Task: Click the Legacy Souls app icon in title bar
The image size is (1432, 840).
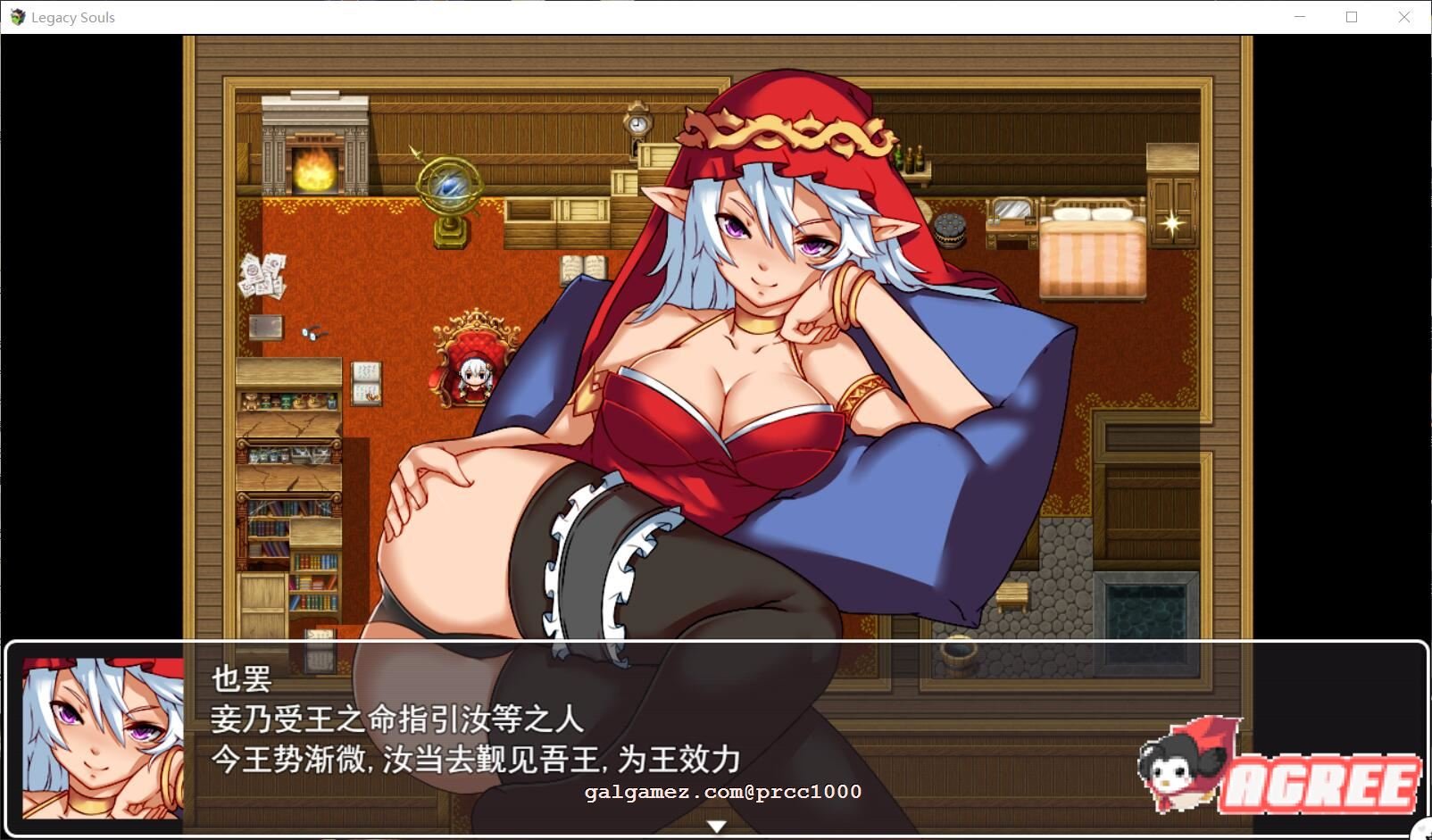Action: (x=19, y=16)
